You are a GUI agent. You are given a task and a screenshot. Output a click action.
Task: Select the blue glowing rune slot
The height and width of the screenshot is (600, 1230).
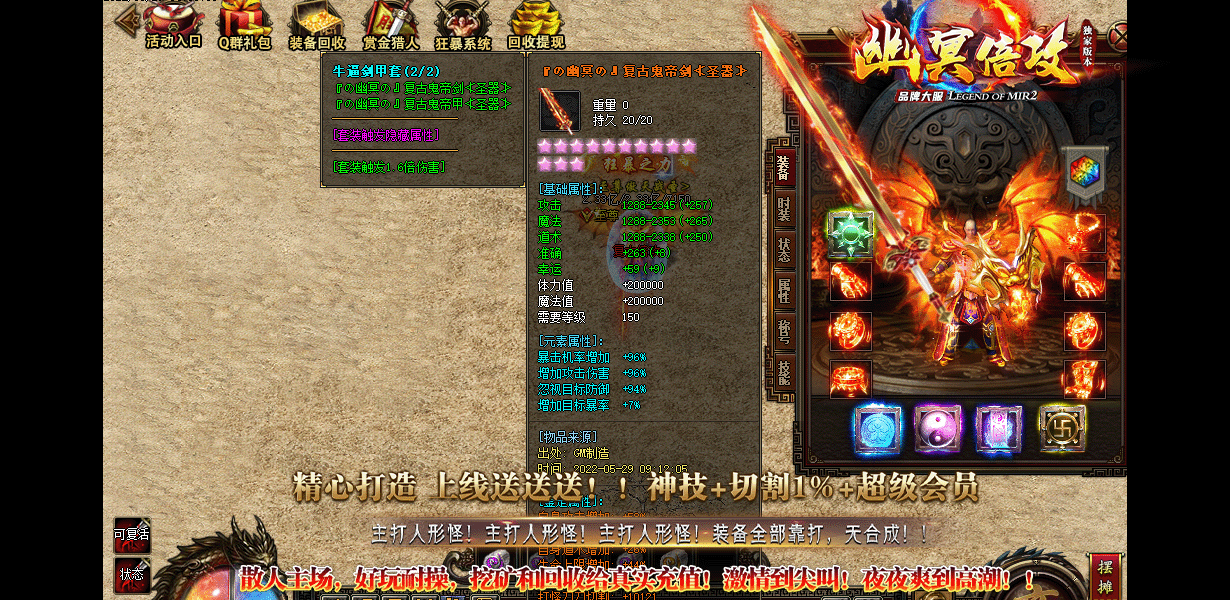point(877,428)
